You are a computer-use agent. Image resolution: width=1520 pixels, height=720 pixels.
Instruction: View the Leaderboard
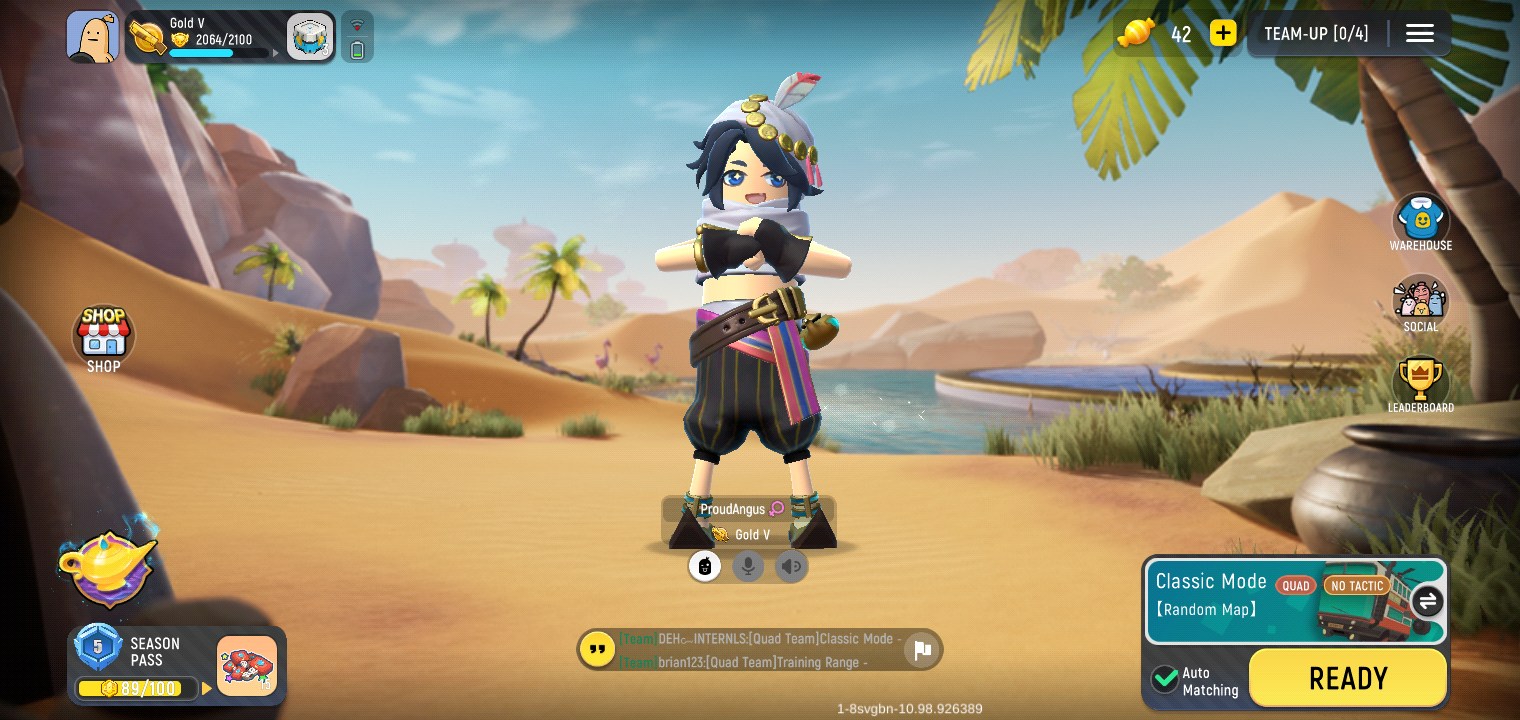[x=1420, y=384]
